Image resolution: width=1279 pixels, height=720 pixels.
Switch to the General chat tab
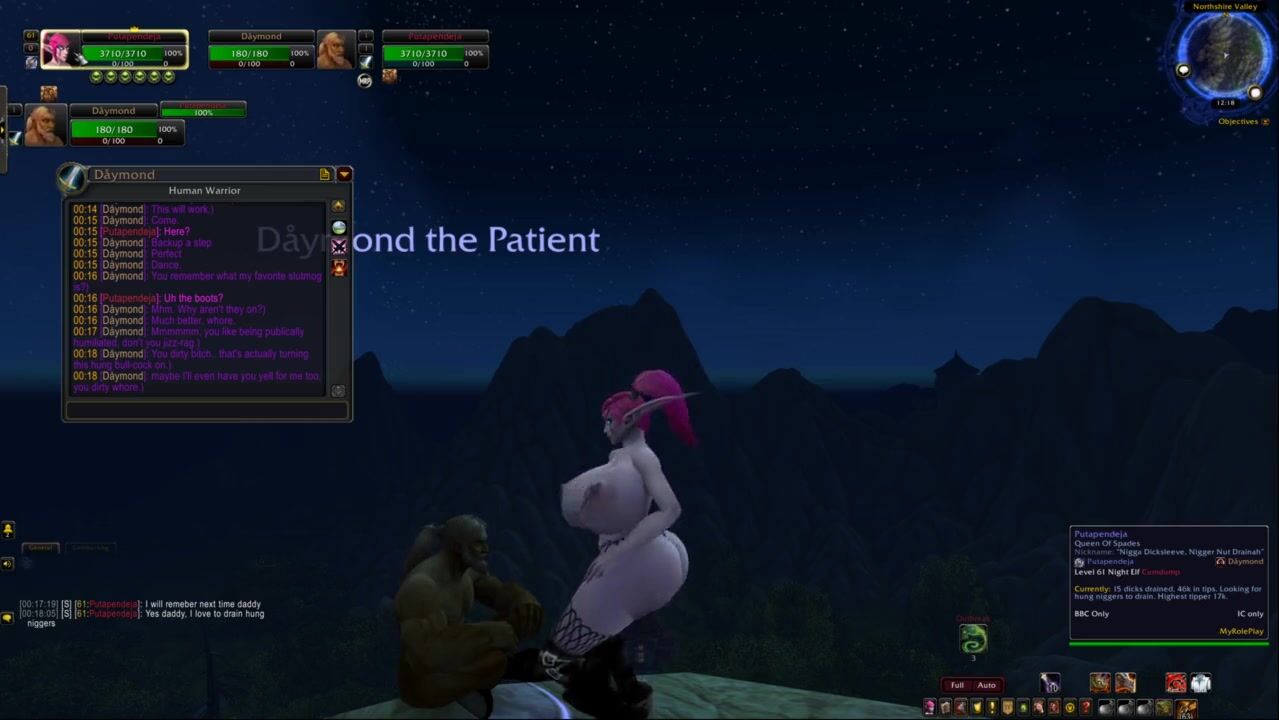[x=41, y=548]
